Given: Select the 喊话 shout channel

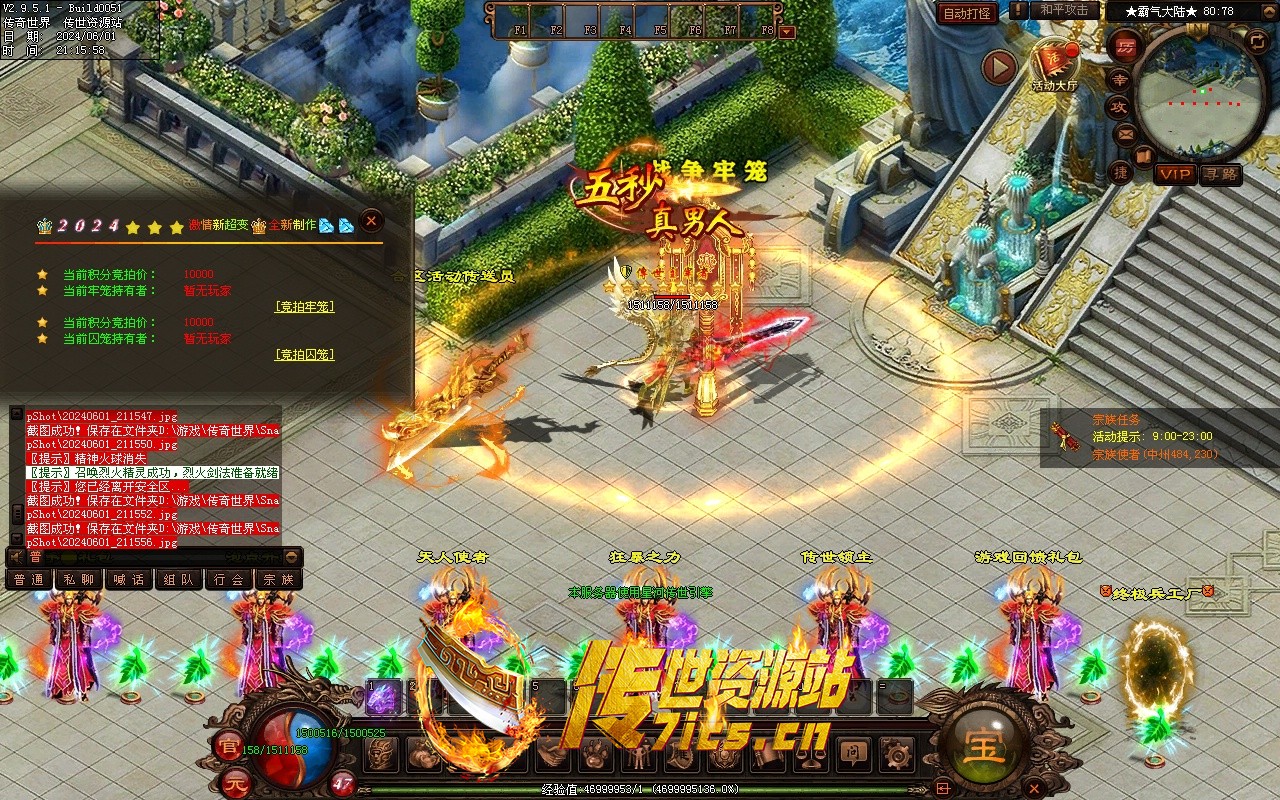Looking at the screenshot, I should point(129,579).
